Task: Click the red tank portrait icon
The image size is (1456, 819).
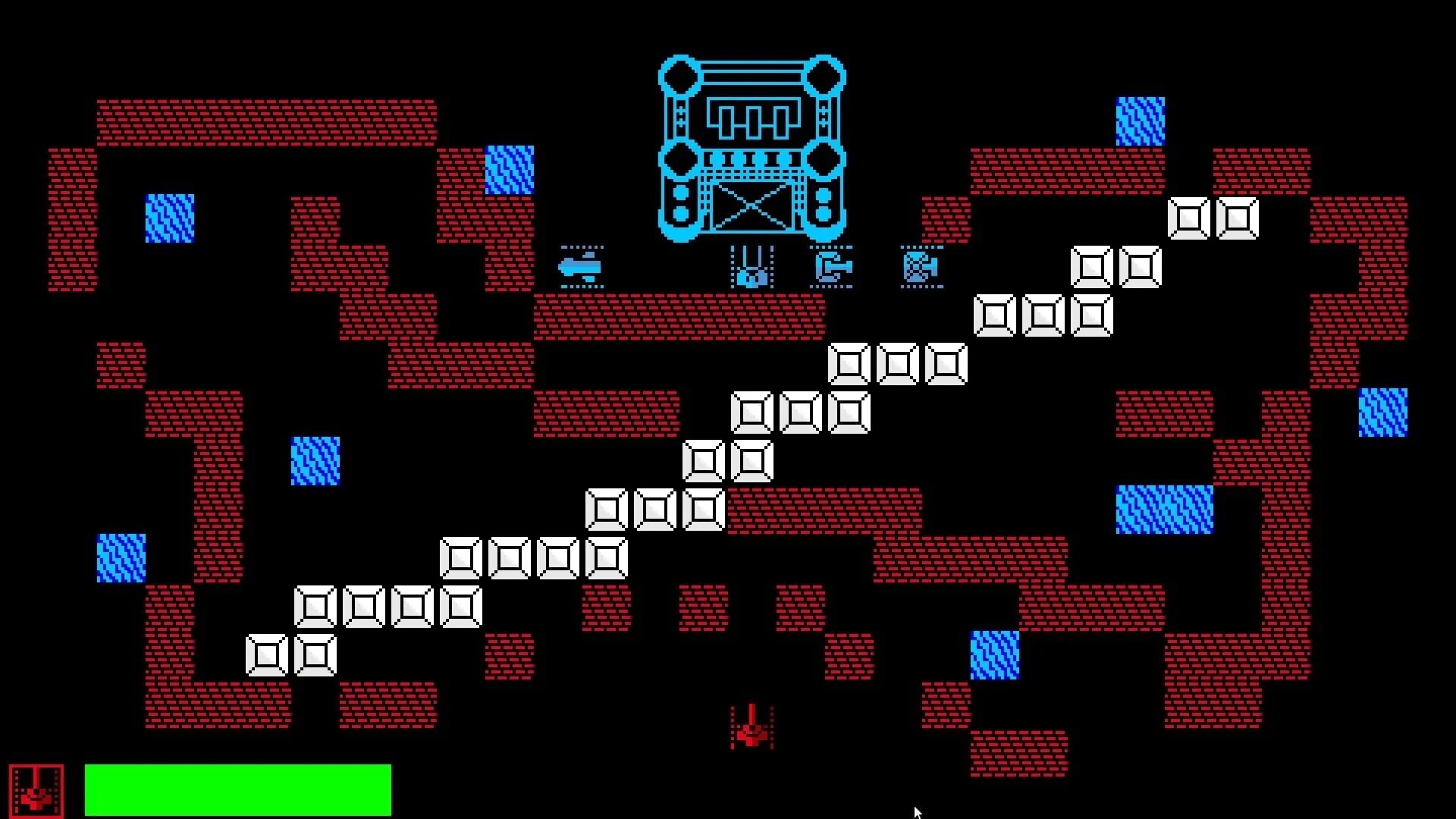Action: [x=36, y=790]
